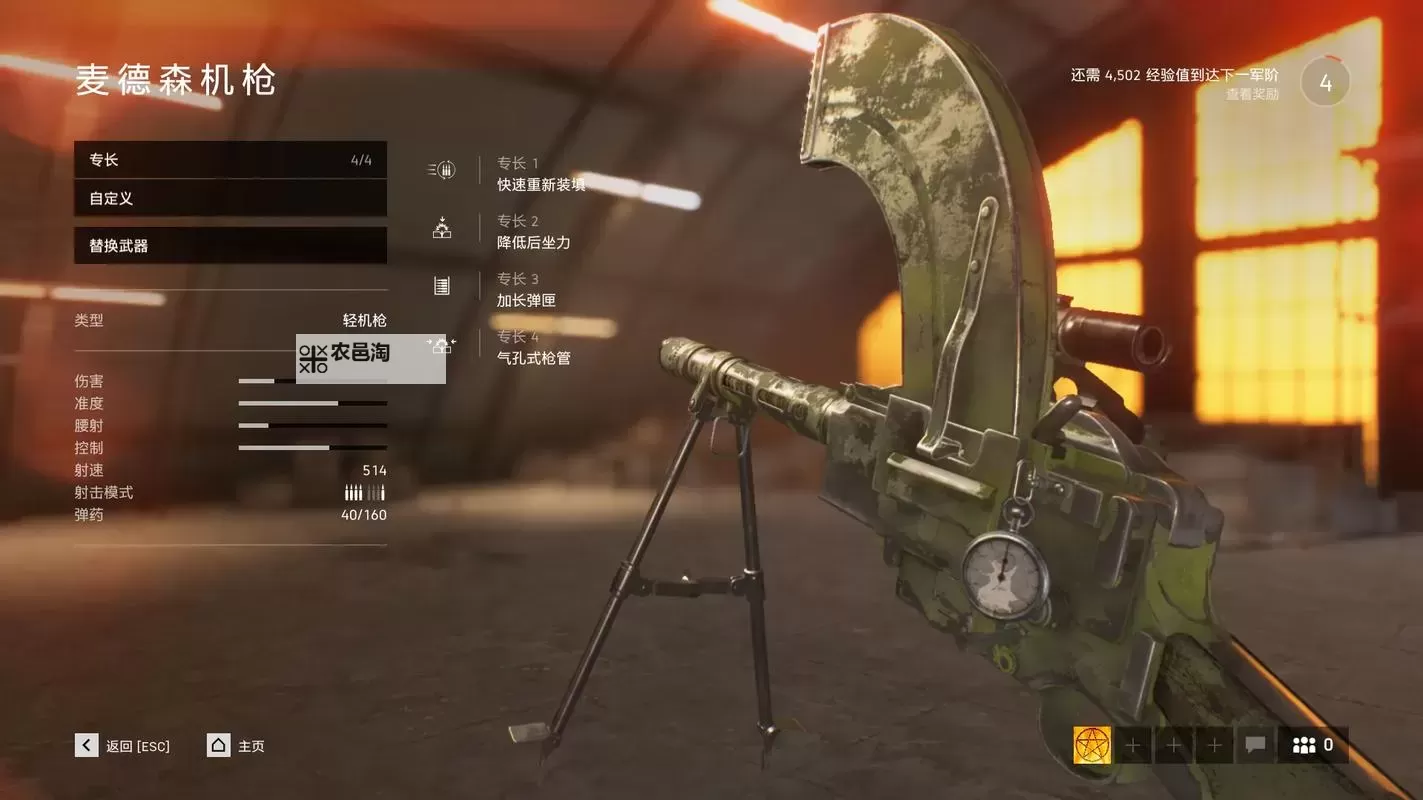Select the 自定义 customize option
1423x800 pixels.
pyautogui.click(x=230, y=198)
